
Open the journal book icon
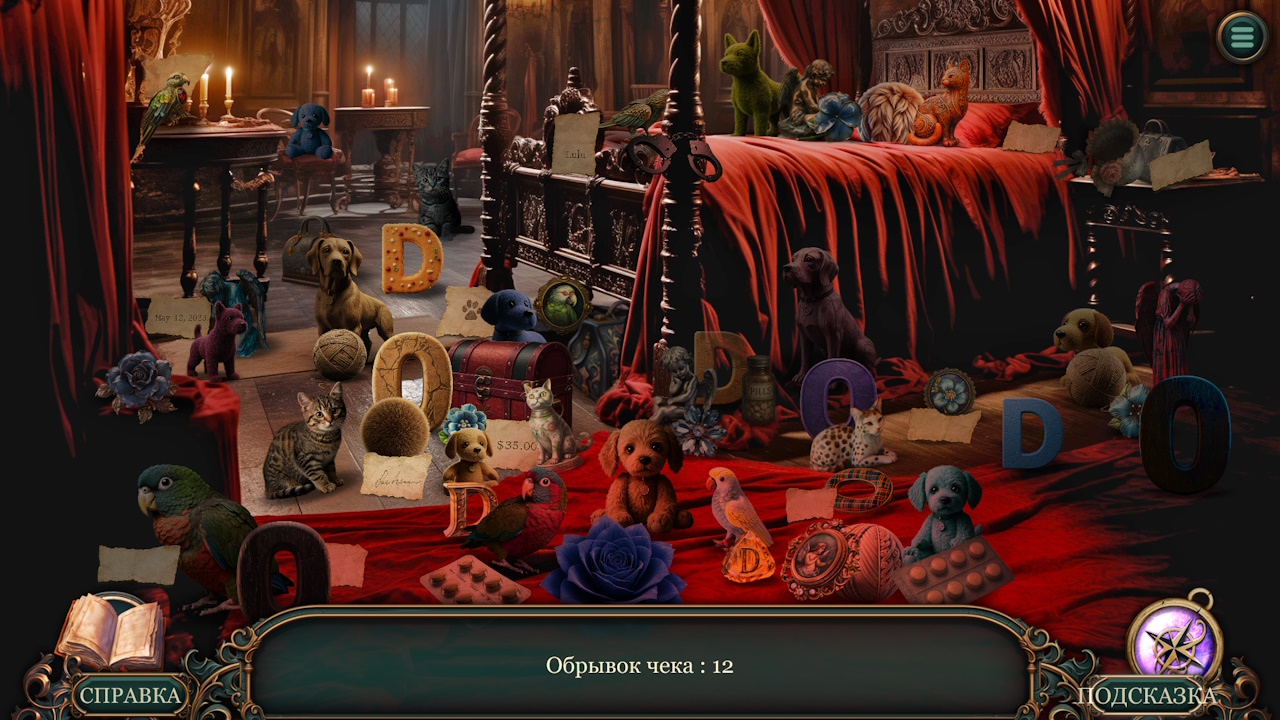coord(109,633)
